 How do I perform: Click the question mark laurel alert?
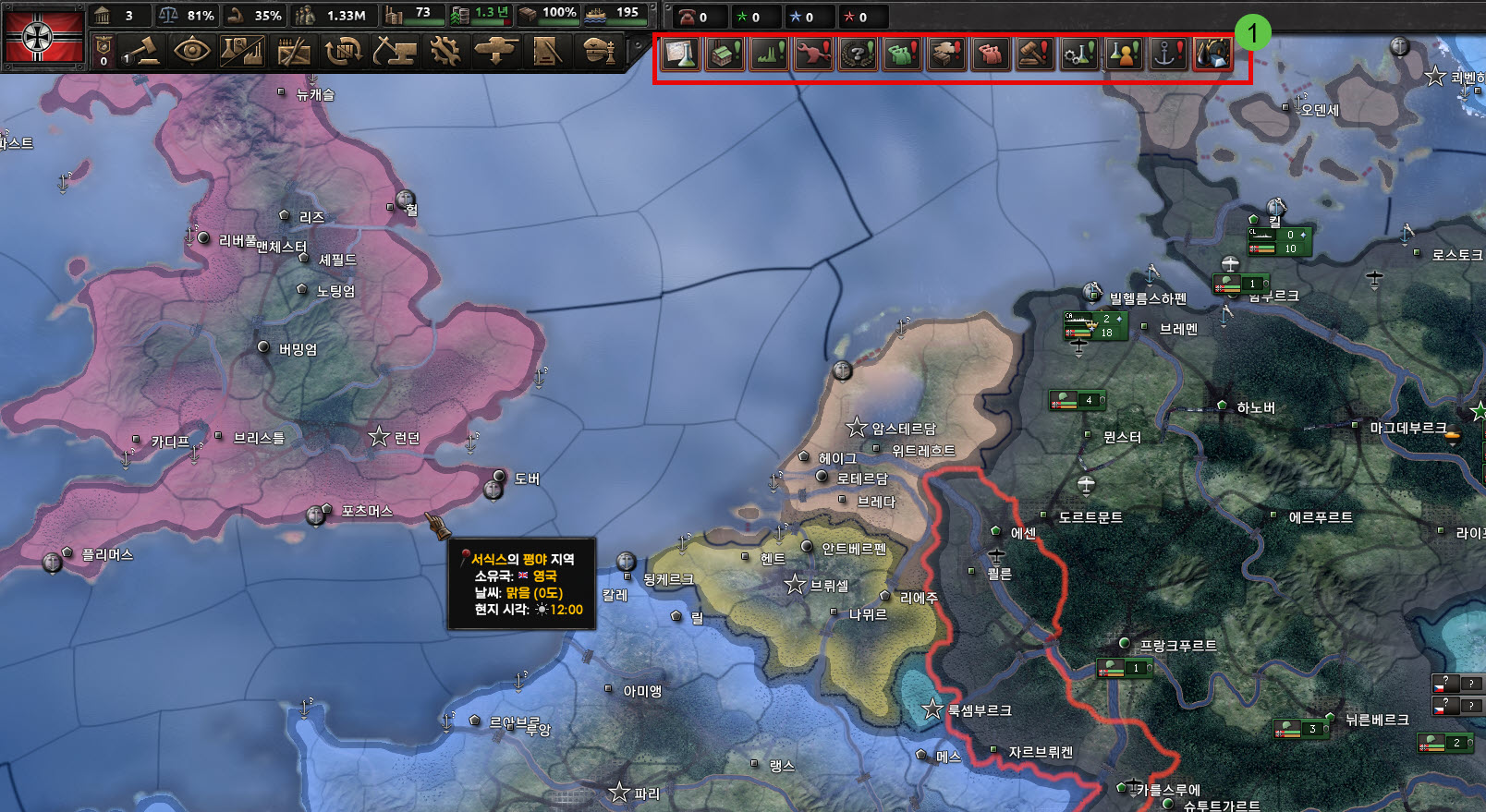[x=858, y=55]
